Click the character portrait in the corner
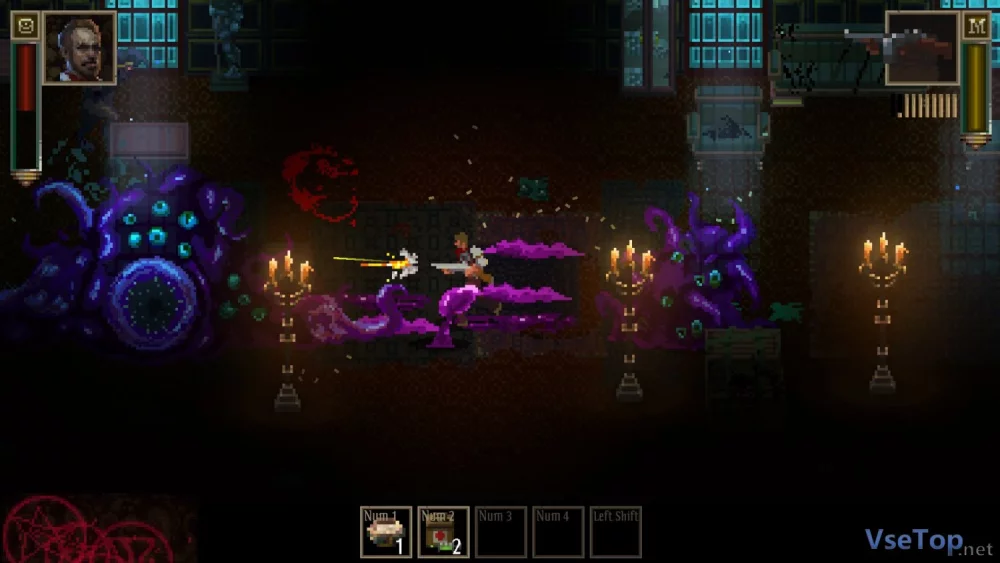This screenshot has height=563, width=1000. pos(79,47)
